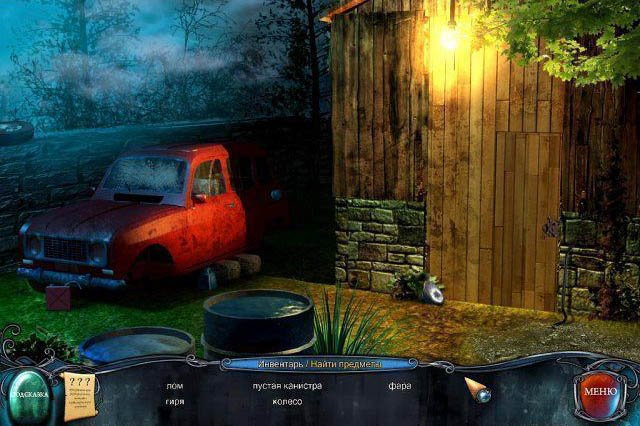The width and height of the screenshot is (640, 426).
Task: Select 'гиря' in the item list
Action: pos(174,402)
